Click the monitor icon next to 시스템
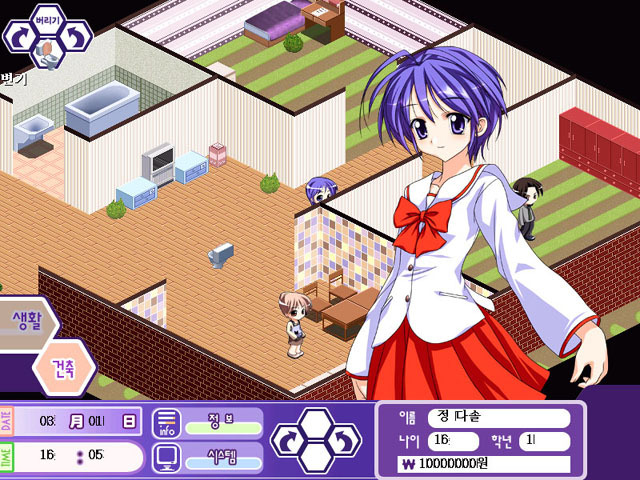This screenshot has height=480, width=640. click(x=166, y=458)
